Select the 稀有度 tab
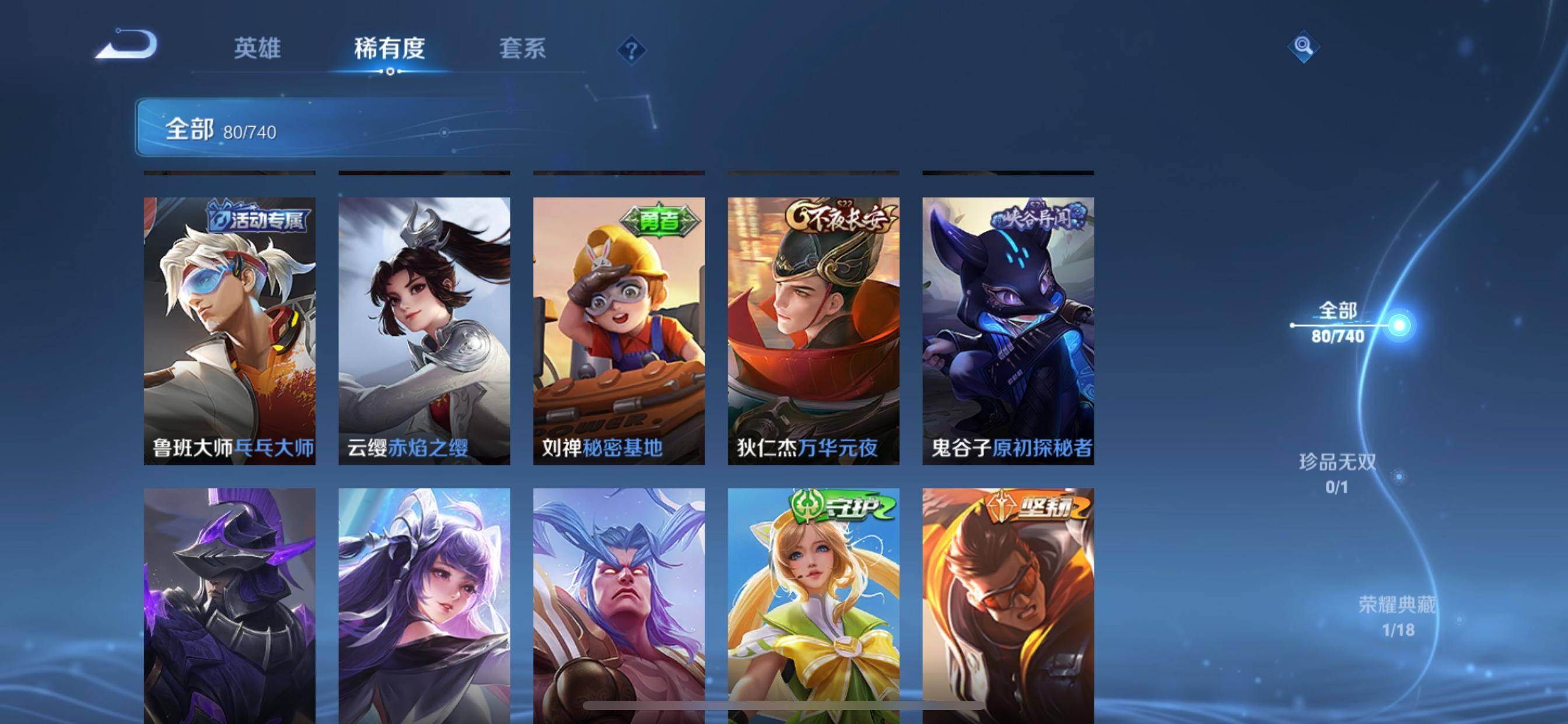Image resolution: width=1568 pixels, height=724 pixels. coord(389,48)
